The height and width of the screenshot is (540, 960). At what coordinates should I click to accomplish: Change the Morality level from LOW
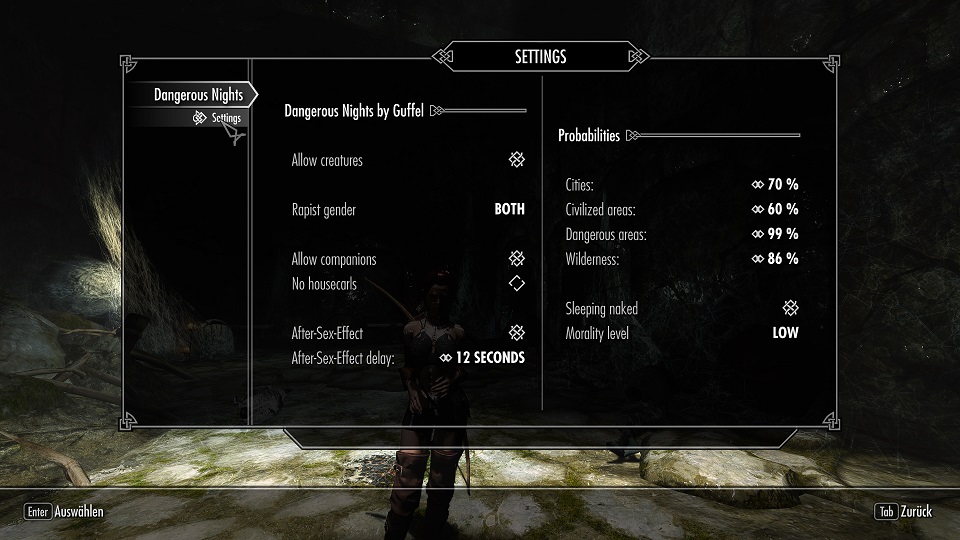785,333
